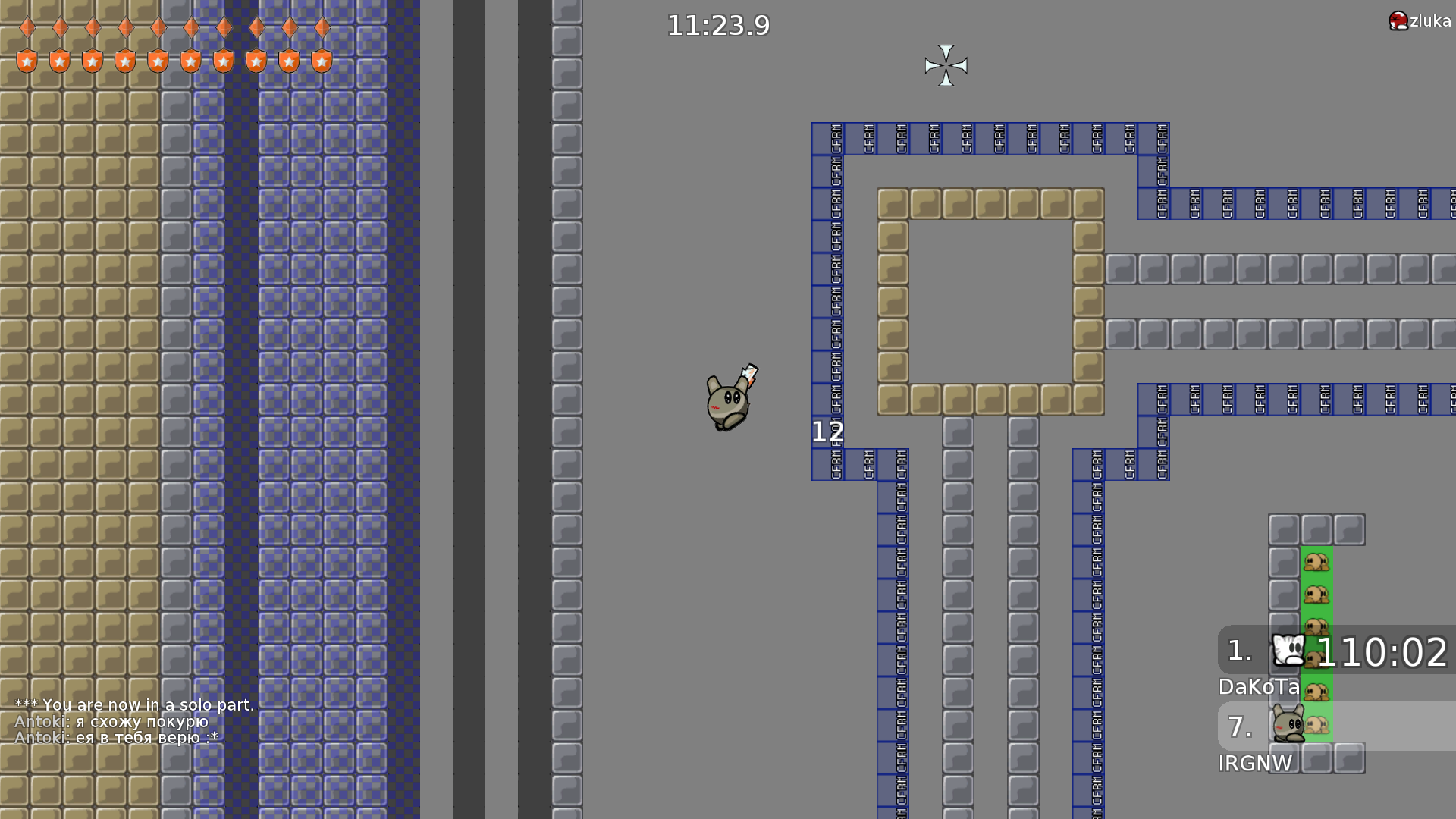
Task: Click the player tee holding the flag
Action: [x=726, y=400]
